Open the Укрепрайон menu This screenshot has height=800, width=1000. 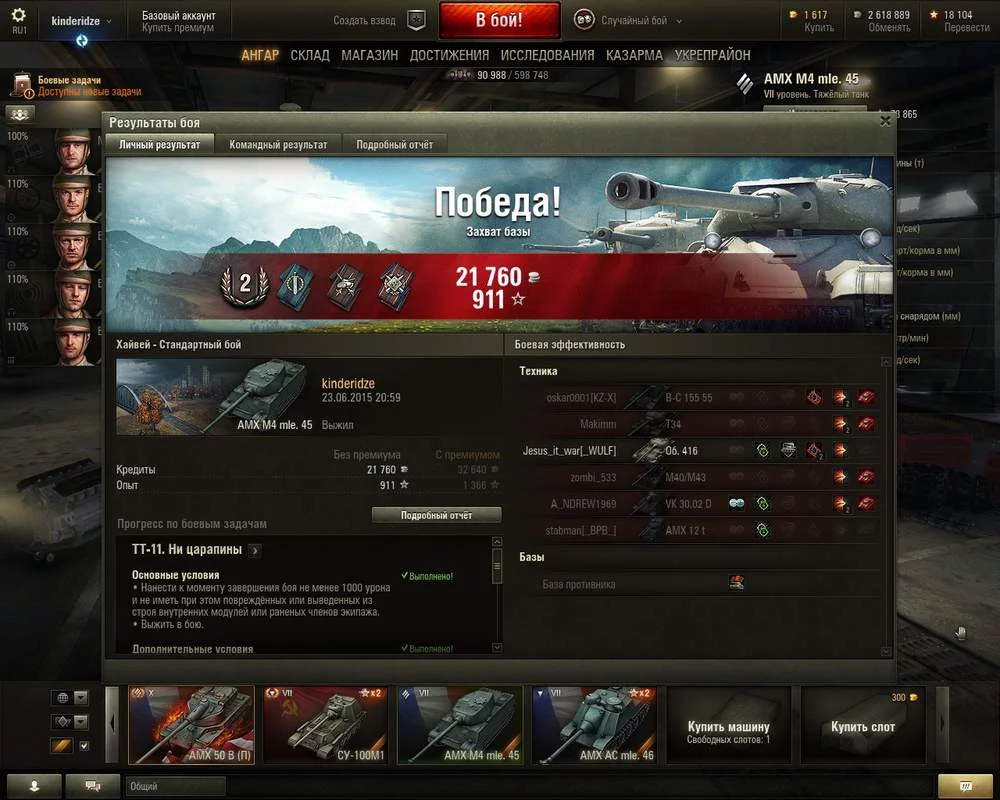pyautogui.click(x=712, y=55)
